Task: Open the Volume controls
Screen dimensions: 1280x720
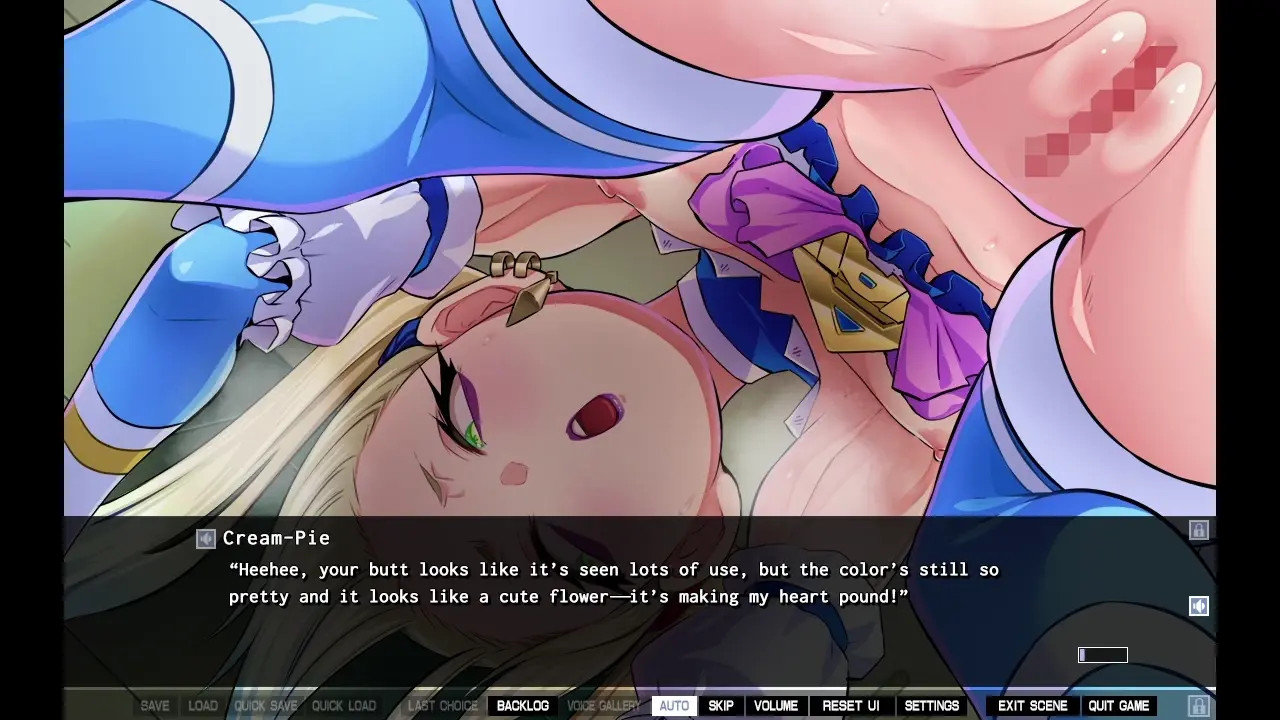Action: (x=776, y=706)
